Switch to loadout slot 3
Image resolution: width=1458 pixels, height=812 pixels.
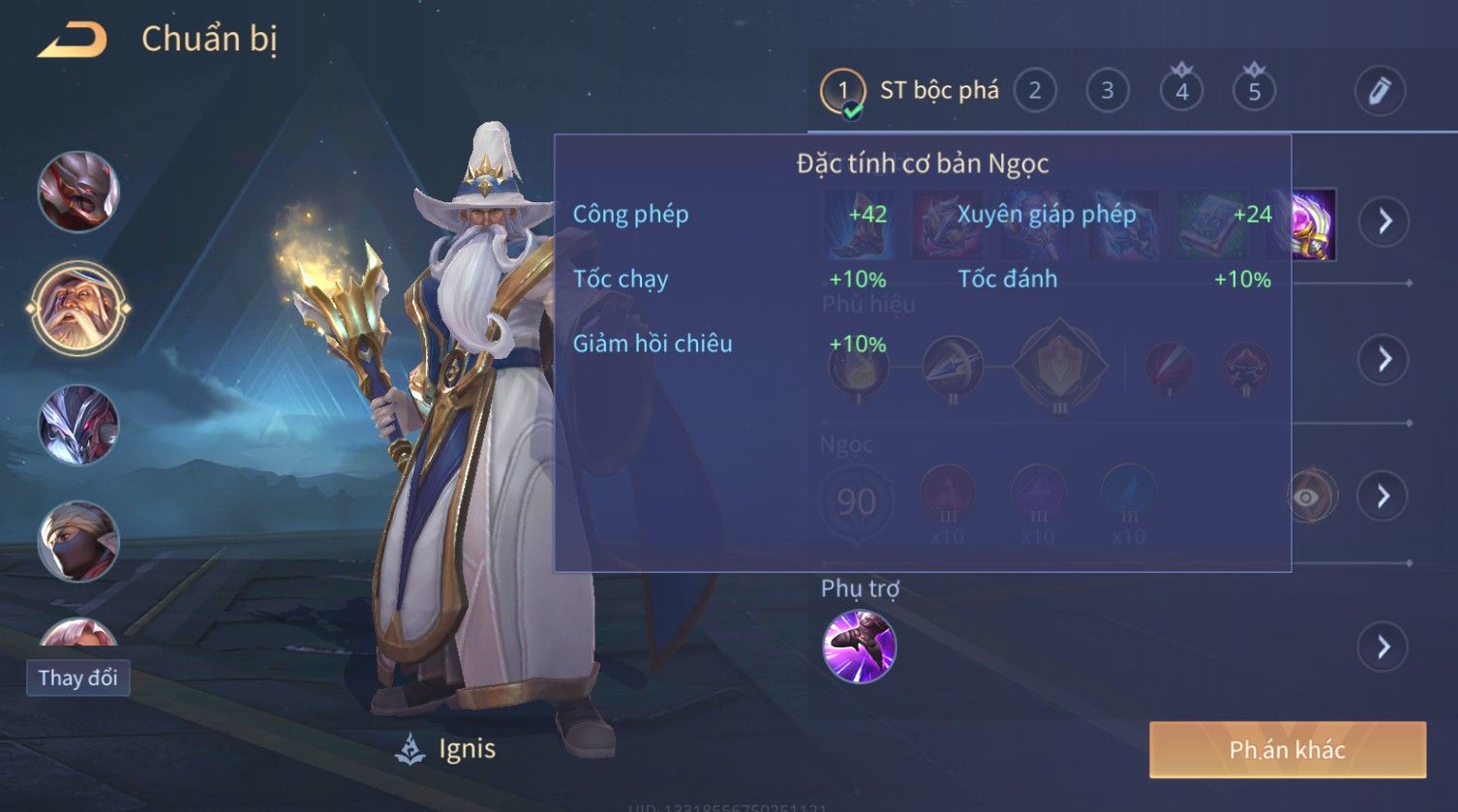[x=1108, y=91]
